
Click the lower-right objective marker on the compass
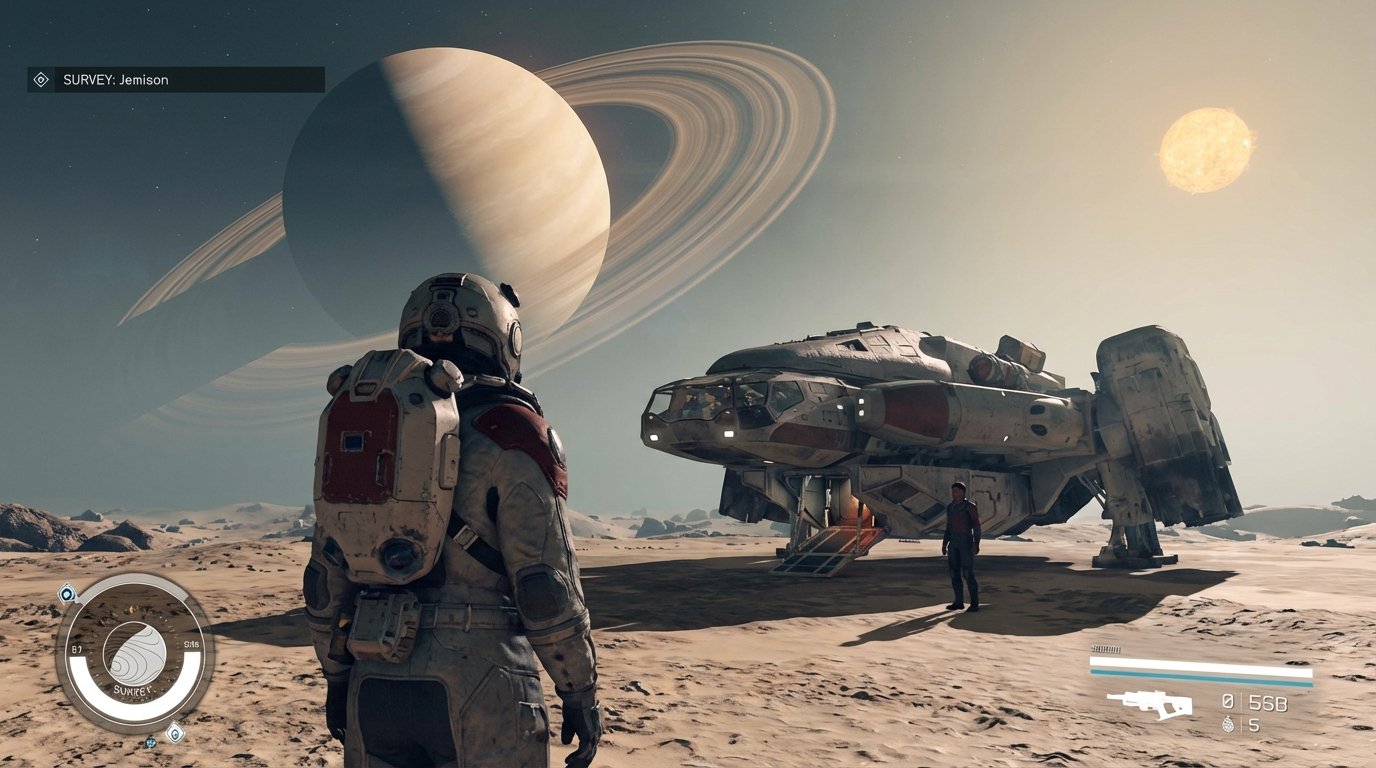click(177, 733)
